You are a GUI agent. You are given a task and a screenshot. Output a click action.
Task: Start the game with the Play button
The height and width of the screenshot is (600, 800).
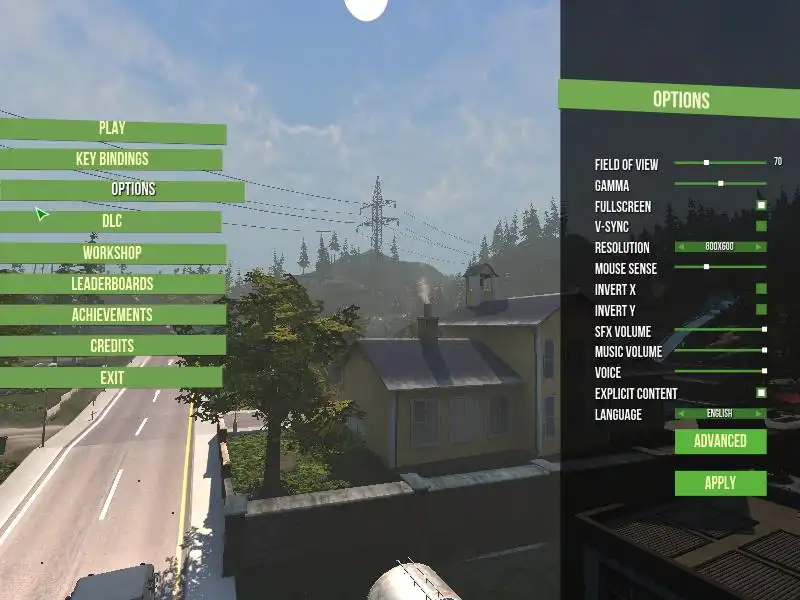112,129
